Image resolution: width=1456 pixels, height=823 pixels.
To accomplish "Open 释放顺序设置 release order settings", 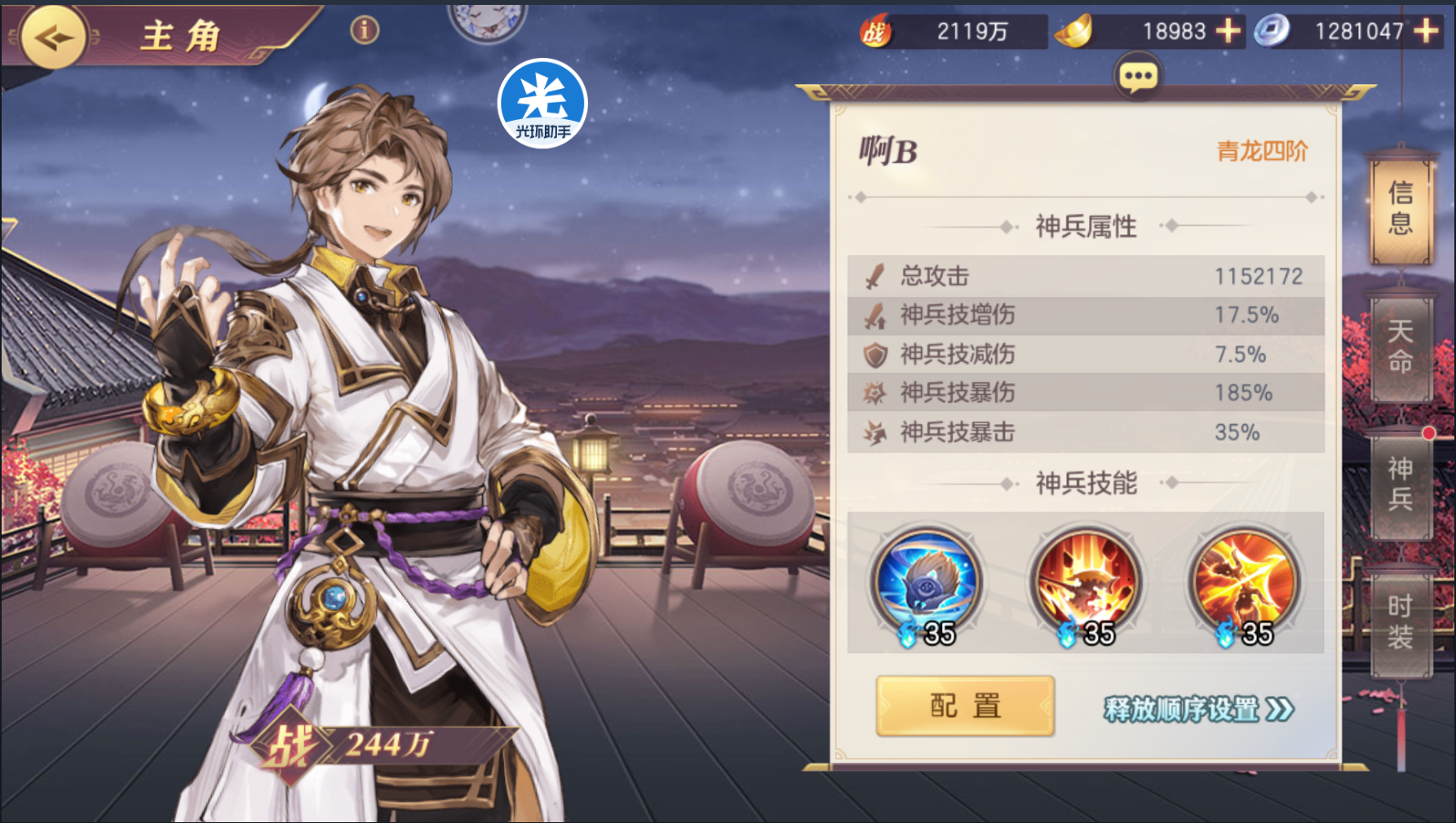I will pos(1198,709).
